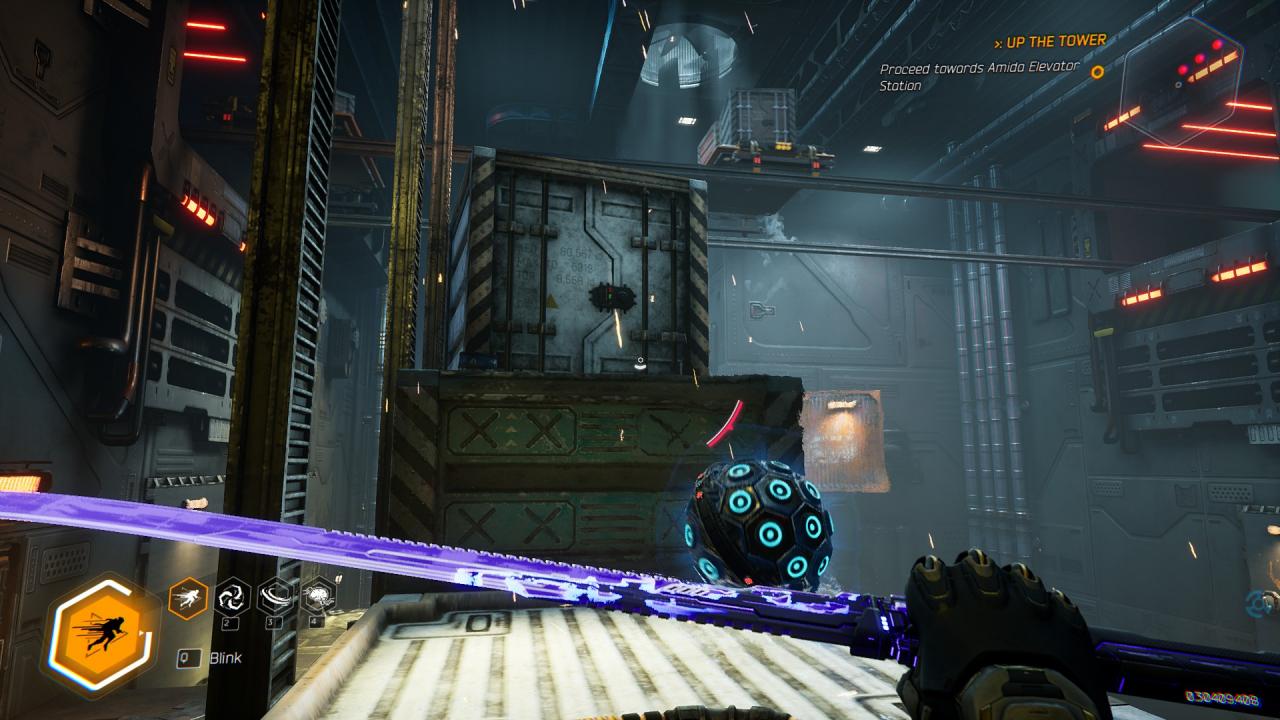The height and width of the screenshot is (720, 1280).
Task: Activate the large orange Blink ability hexagon
Action: coord(100,632)
